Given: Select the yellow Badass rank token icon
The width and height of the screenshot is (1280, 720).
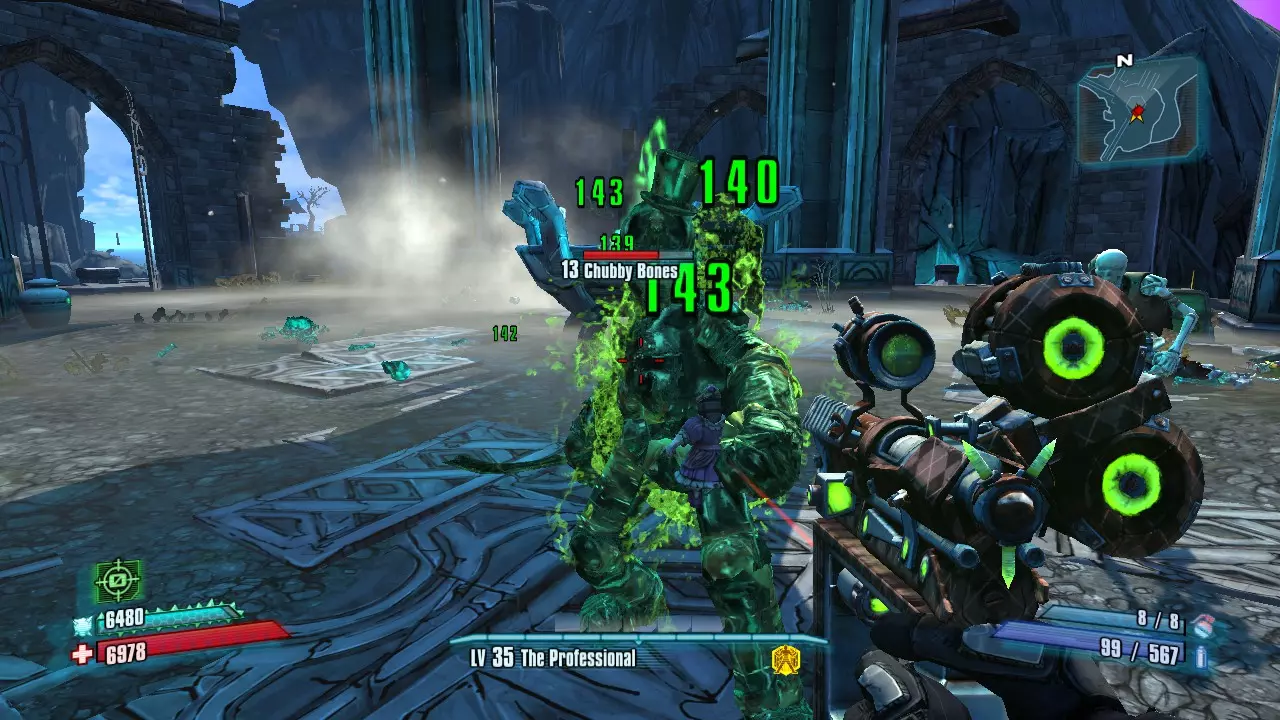Looking at the screenshot, I should click(x=785, y=658).
